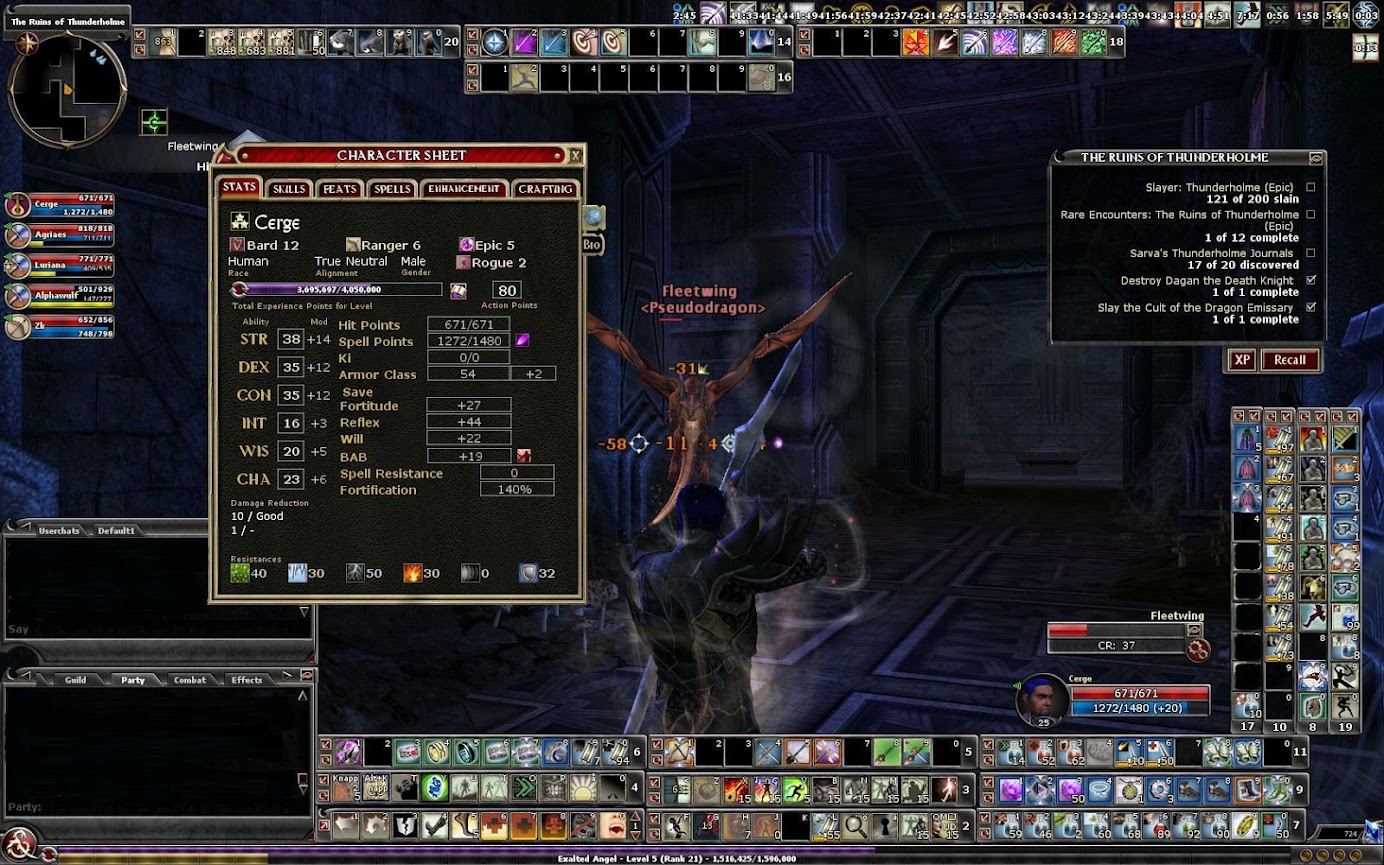Show the Spells tab
Screen dimensions: 1384x865
pyautogui.click(x=392, y=189)
